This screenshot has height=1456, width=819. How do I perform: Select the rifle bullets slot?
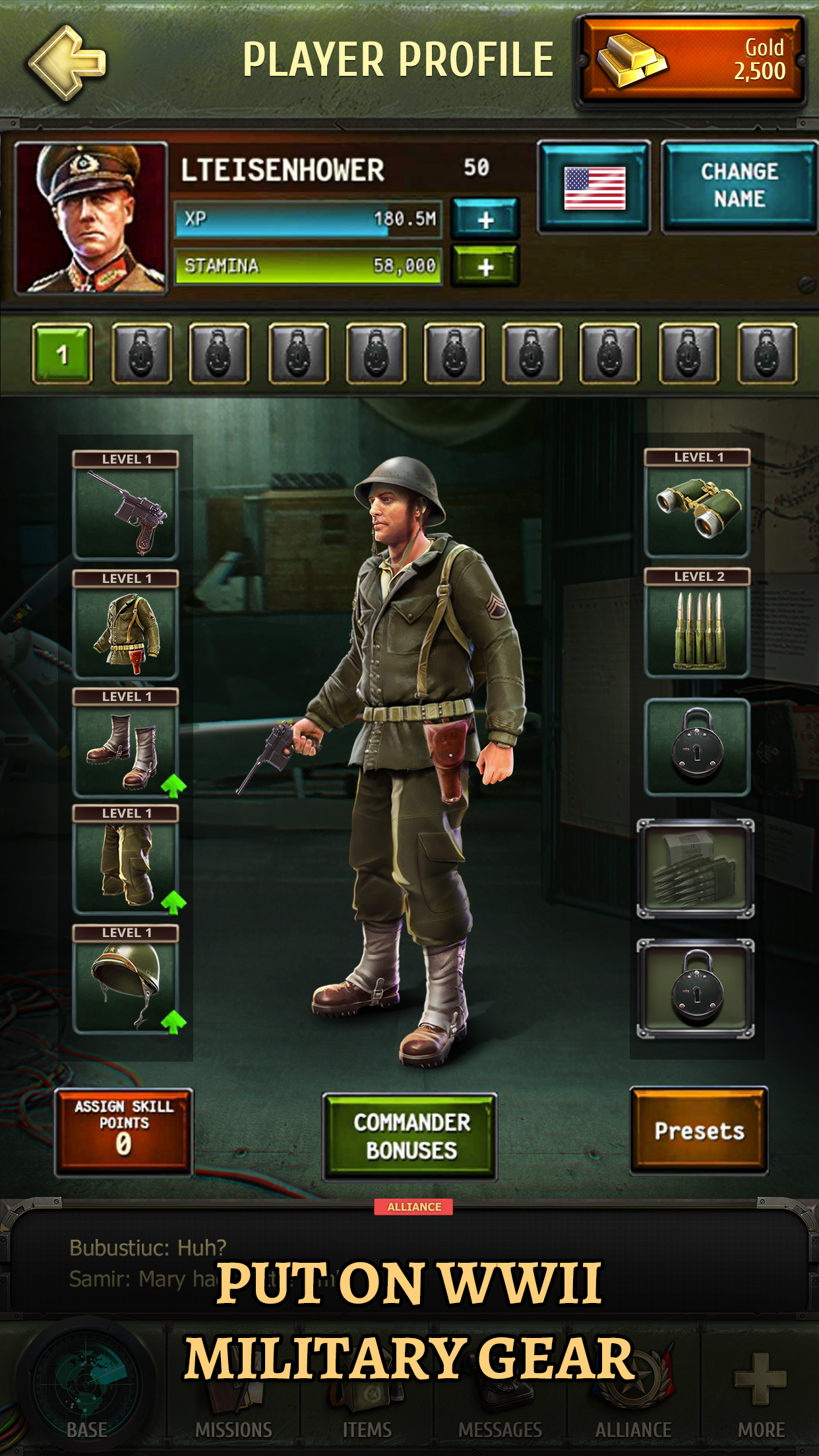coord(698,629)
